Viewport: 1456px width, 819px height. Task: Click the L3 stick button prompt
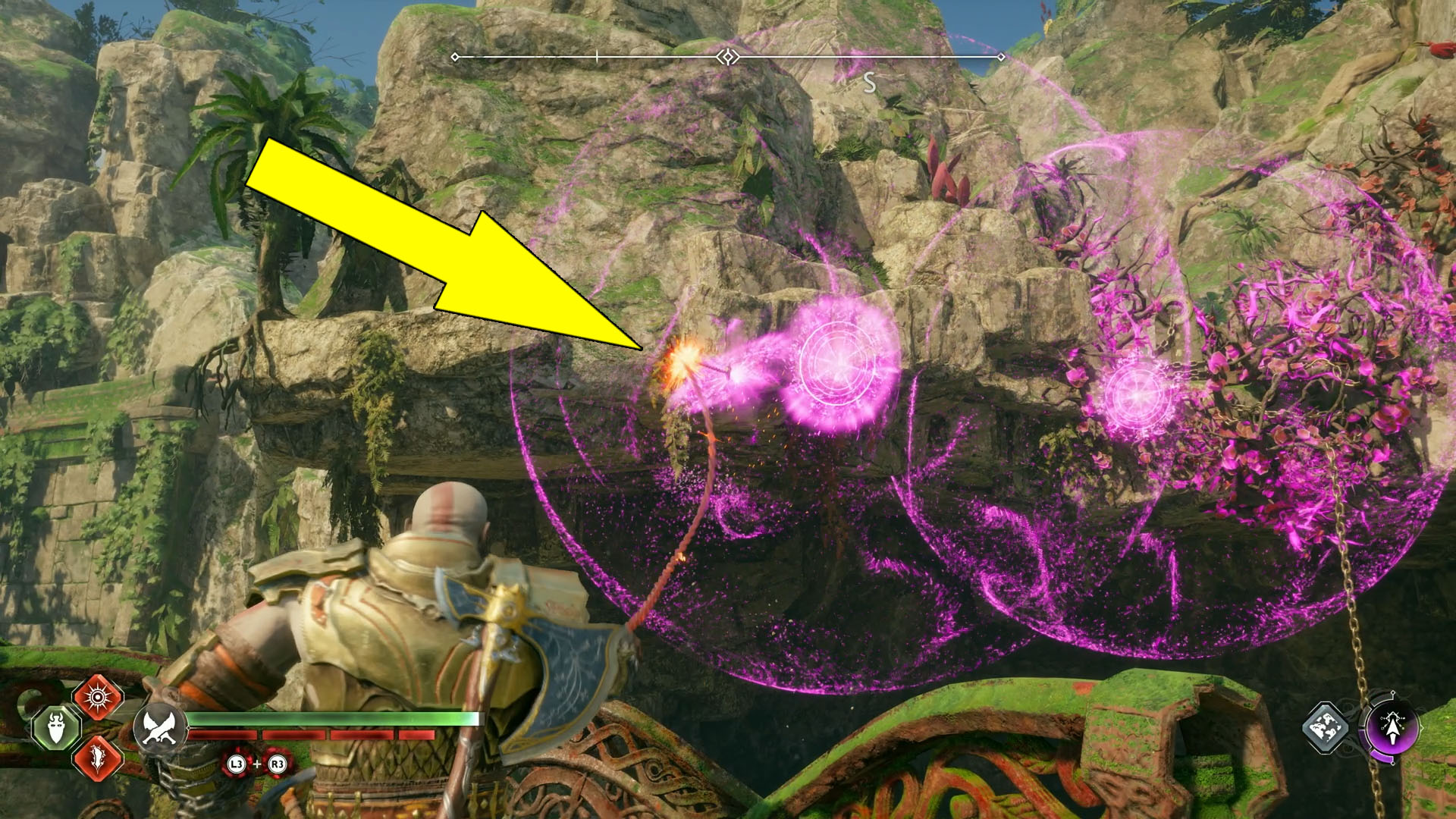point(237,764)
